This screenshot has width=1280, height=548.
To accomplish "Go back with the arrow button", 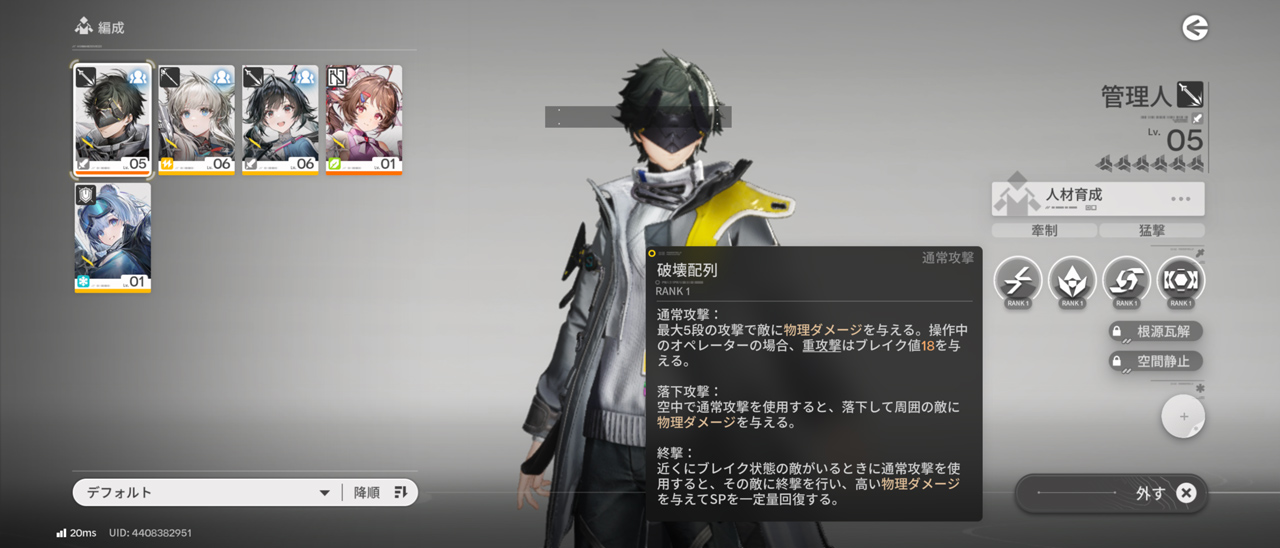I will coord(1195,28).
